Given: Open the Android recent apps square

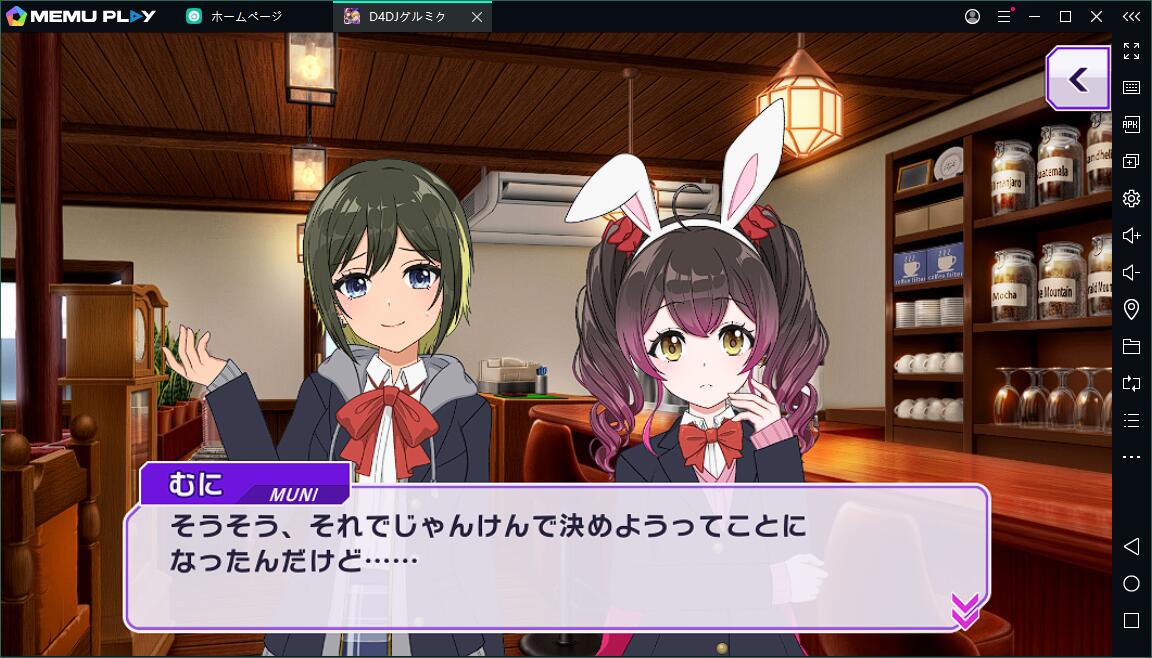Looking at the screenshot, I should coord(1131,620).
